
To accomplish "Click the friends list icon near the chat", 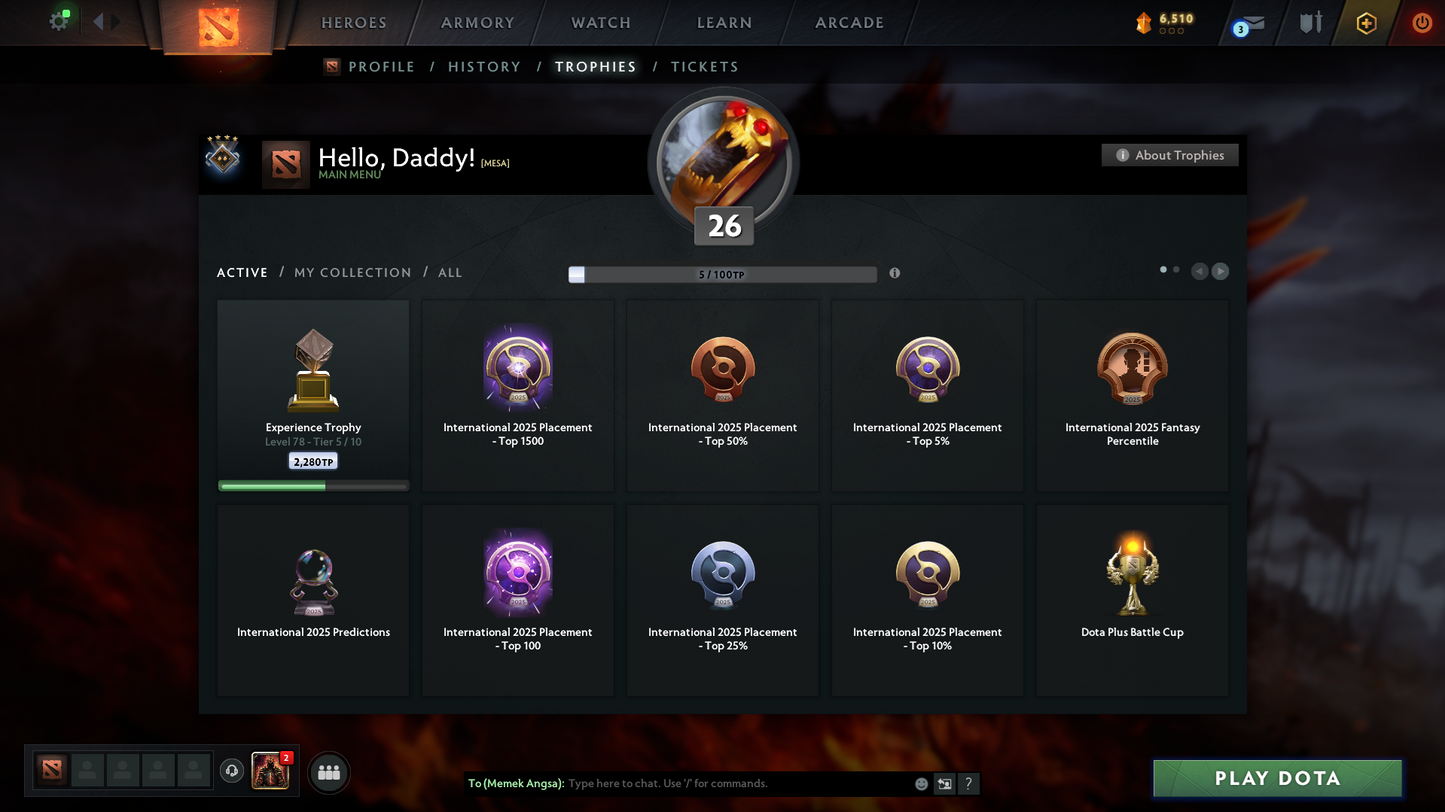I will (x=329, y=772).
